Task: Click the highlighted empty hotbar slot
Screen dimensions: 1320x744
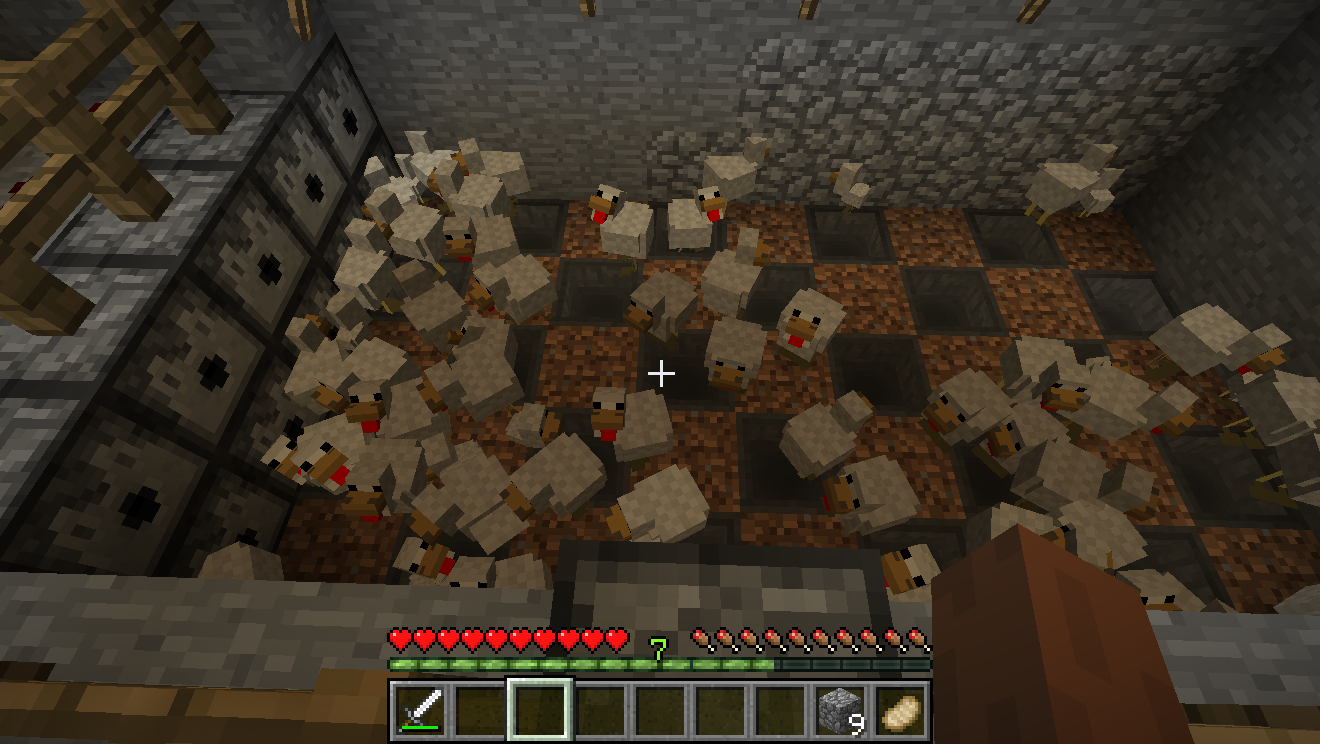Action: click(x=540, y=710)
